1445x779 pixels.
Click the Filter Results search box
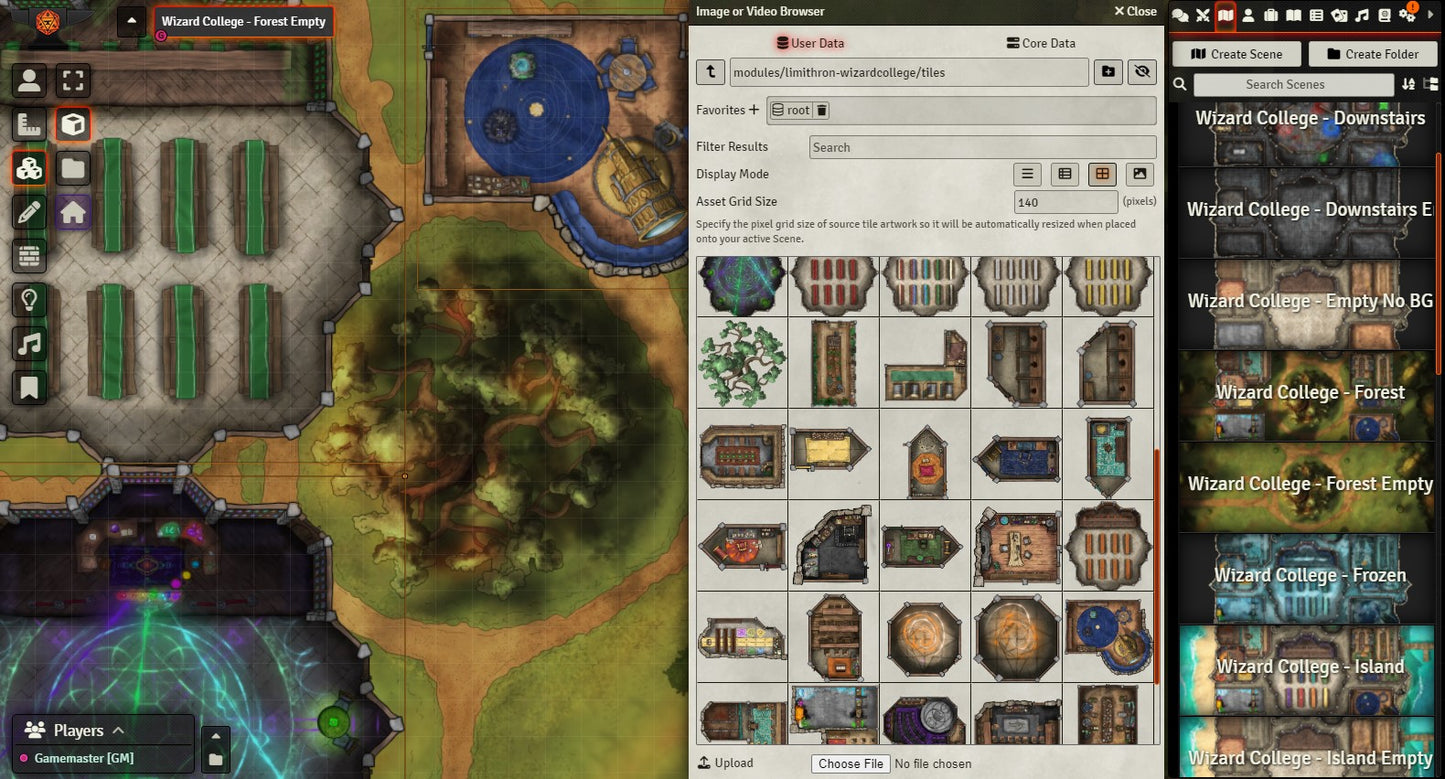tap(982, 147)
